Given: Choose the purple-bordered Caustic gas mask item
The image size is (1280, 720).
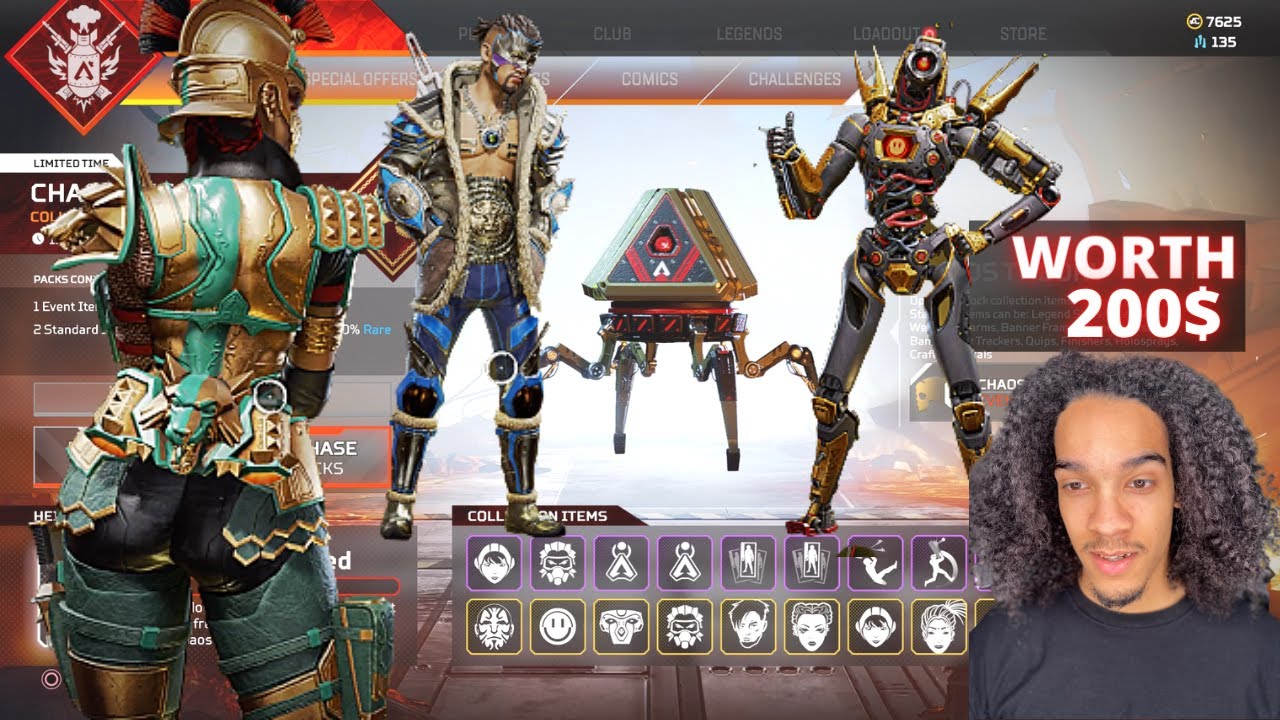Looking at the screenshot, I should coord(557,563).
